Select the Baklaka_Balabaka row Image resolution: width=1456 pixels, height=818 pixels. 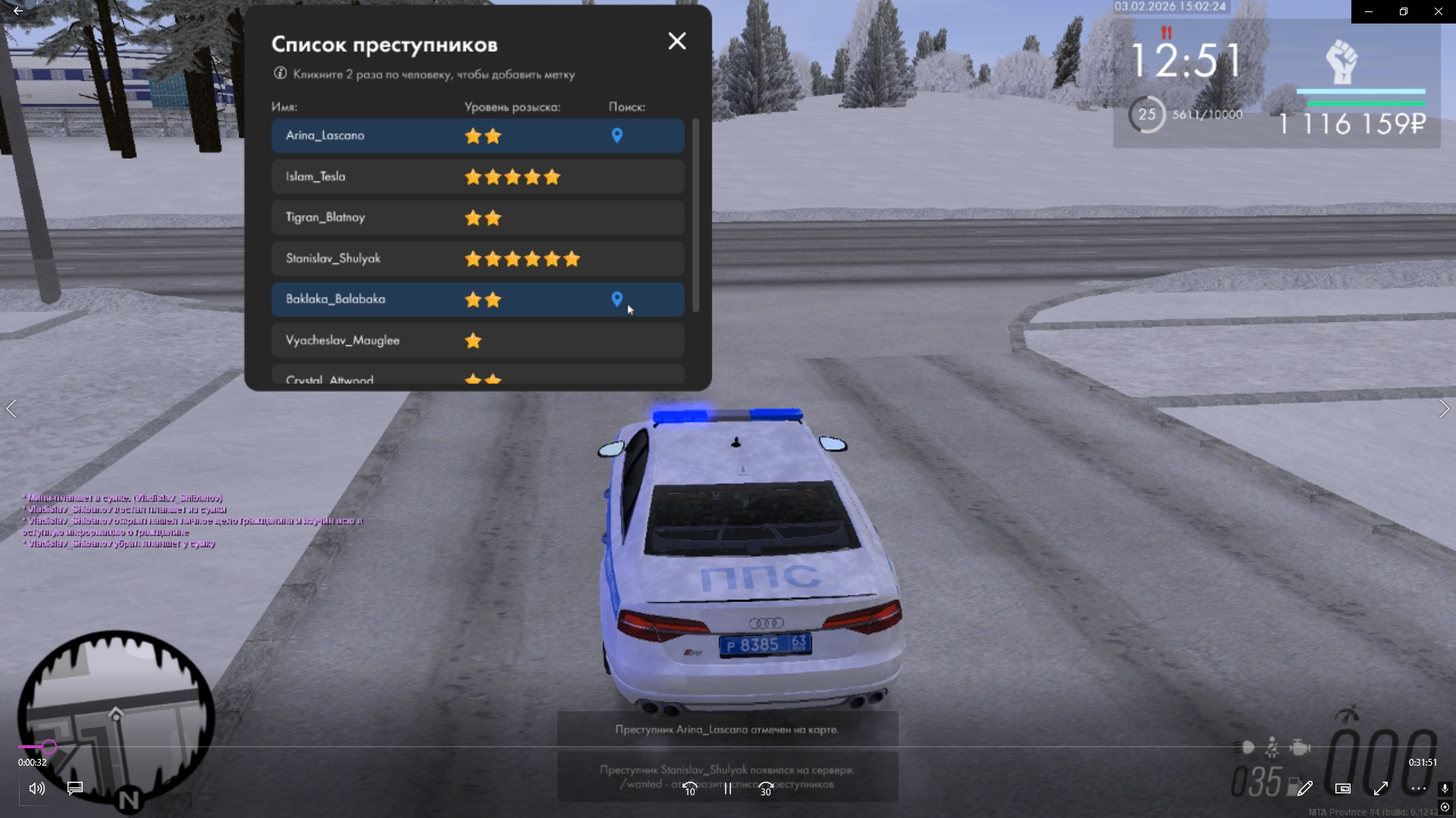coord(335,299)
